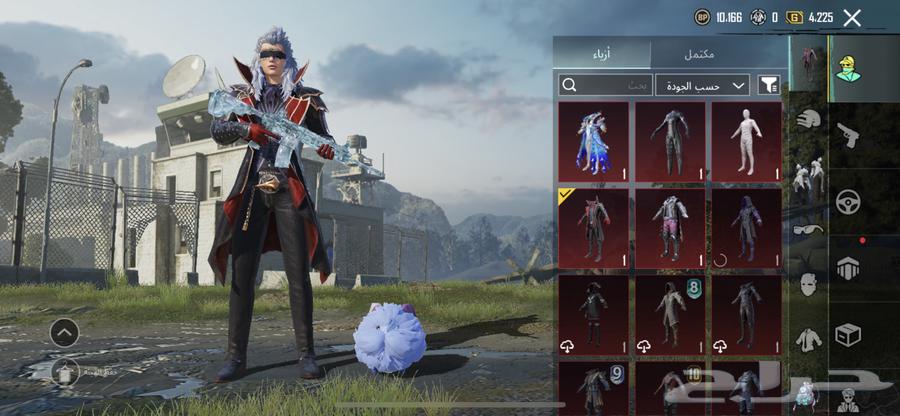Open the filter options funnel icon

[769, 85]
